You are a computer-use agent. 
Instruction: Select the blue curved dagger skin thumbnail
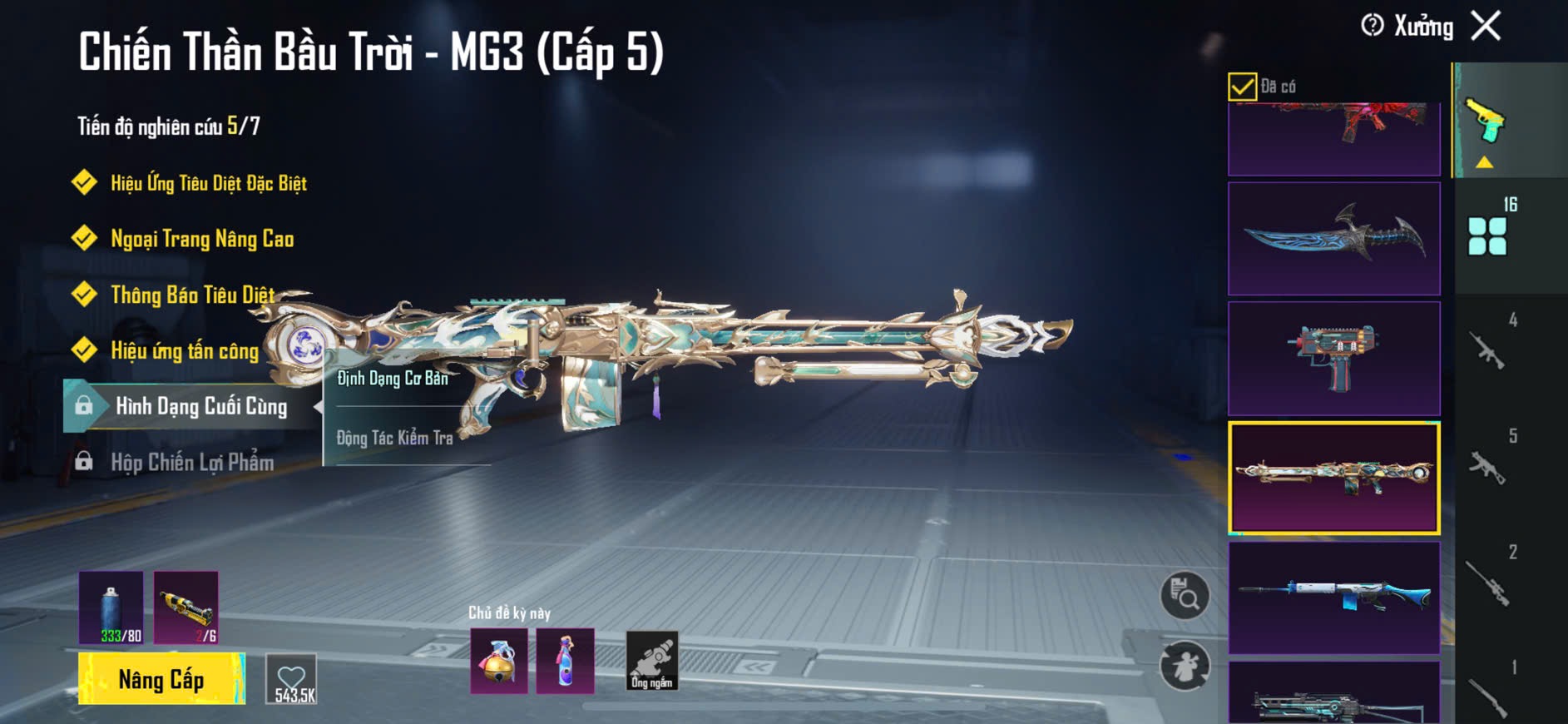pos(1333,239)
